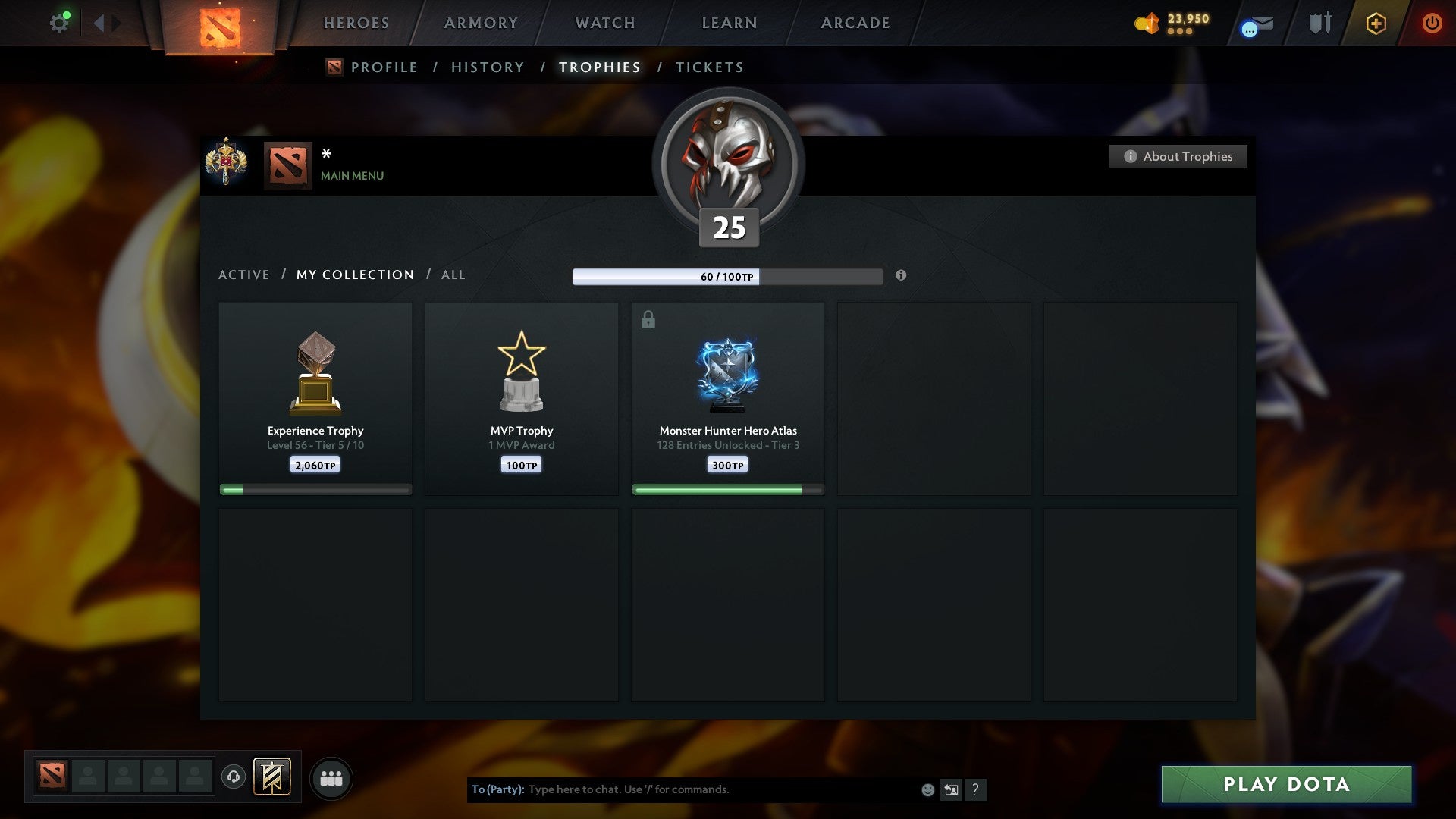1456x819 pixels.
Task: Open About Trophies info
Action: click(x=1178, y=156)
